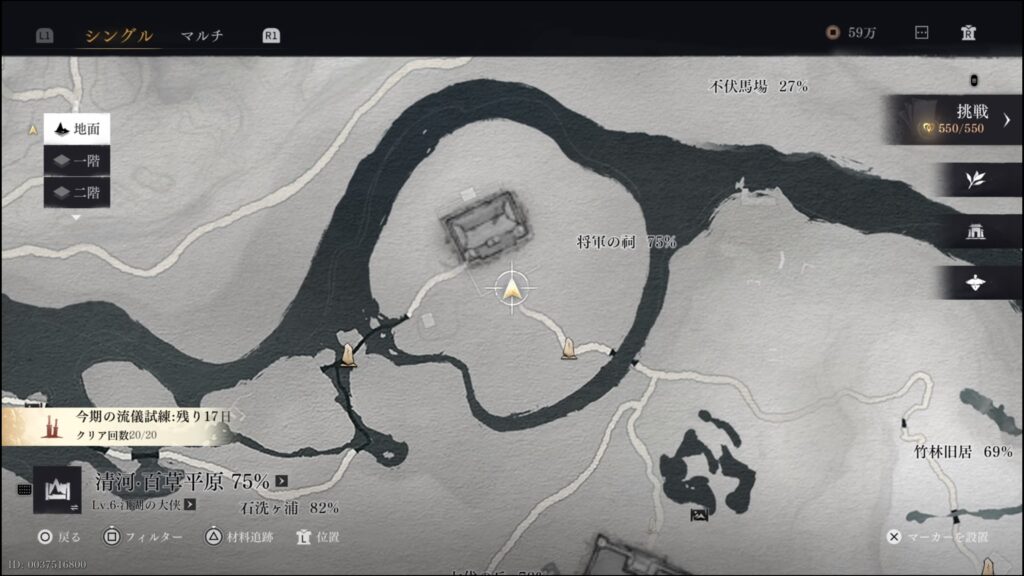Select the 二階 second floor layer
The width and height of the screenshot is (1024, 576).
tap(77, 191)
